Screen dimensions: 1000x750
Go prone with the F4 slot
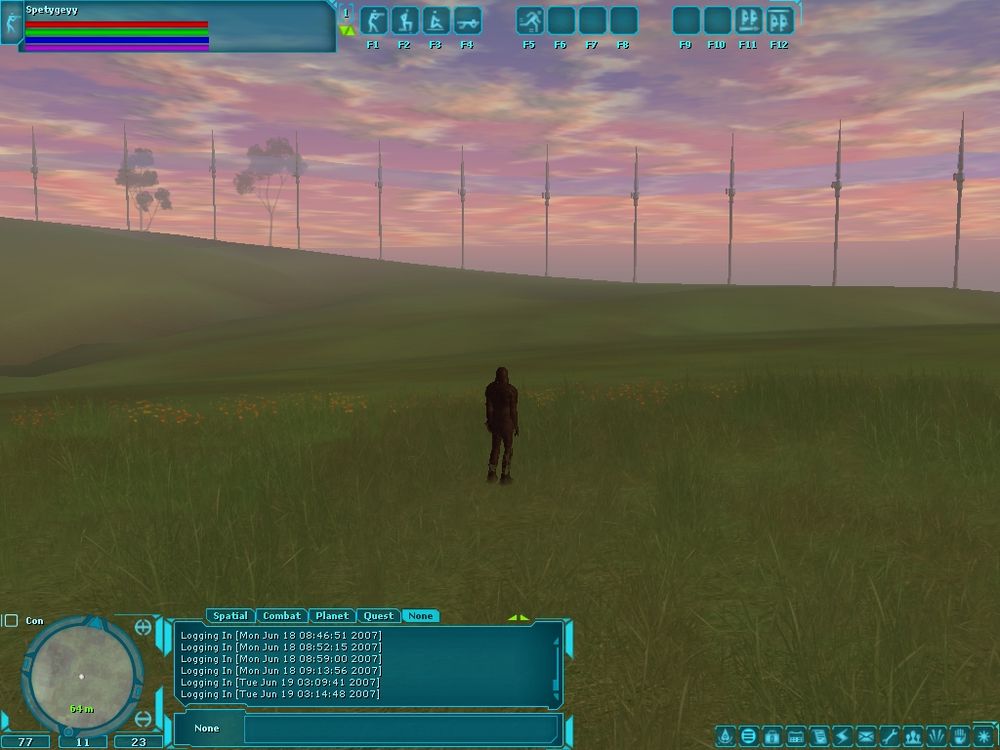click(x=467, y=21)
